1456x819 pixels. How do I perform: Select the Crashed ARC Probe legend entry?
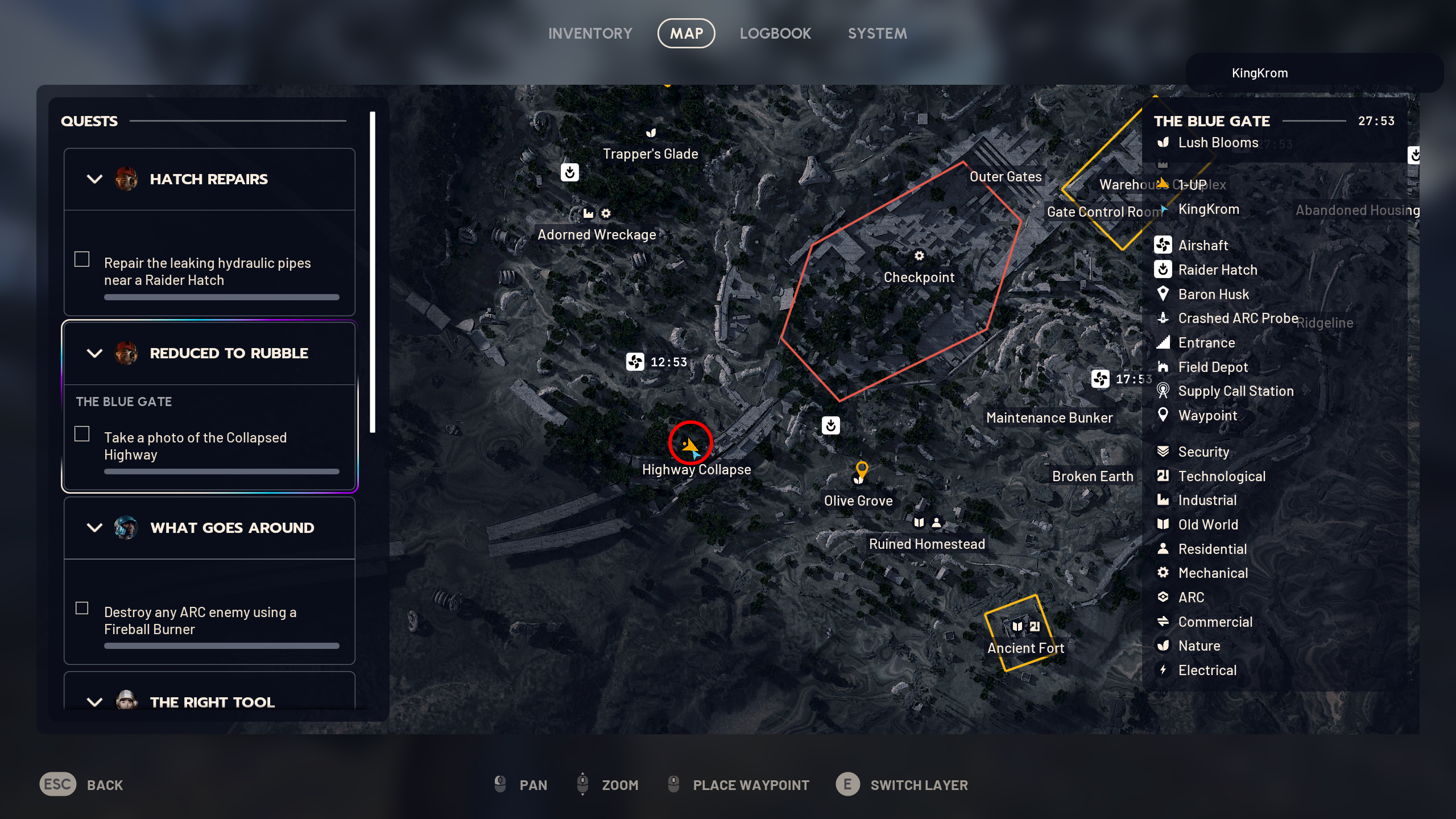[1164, 318]
